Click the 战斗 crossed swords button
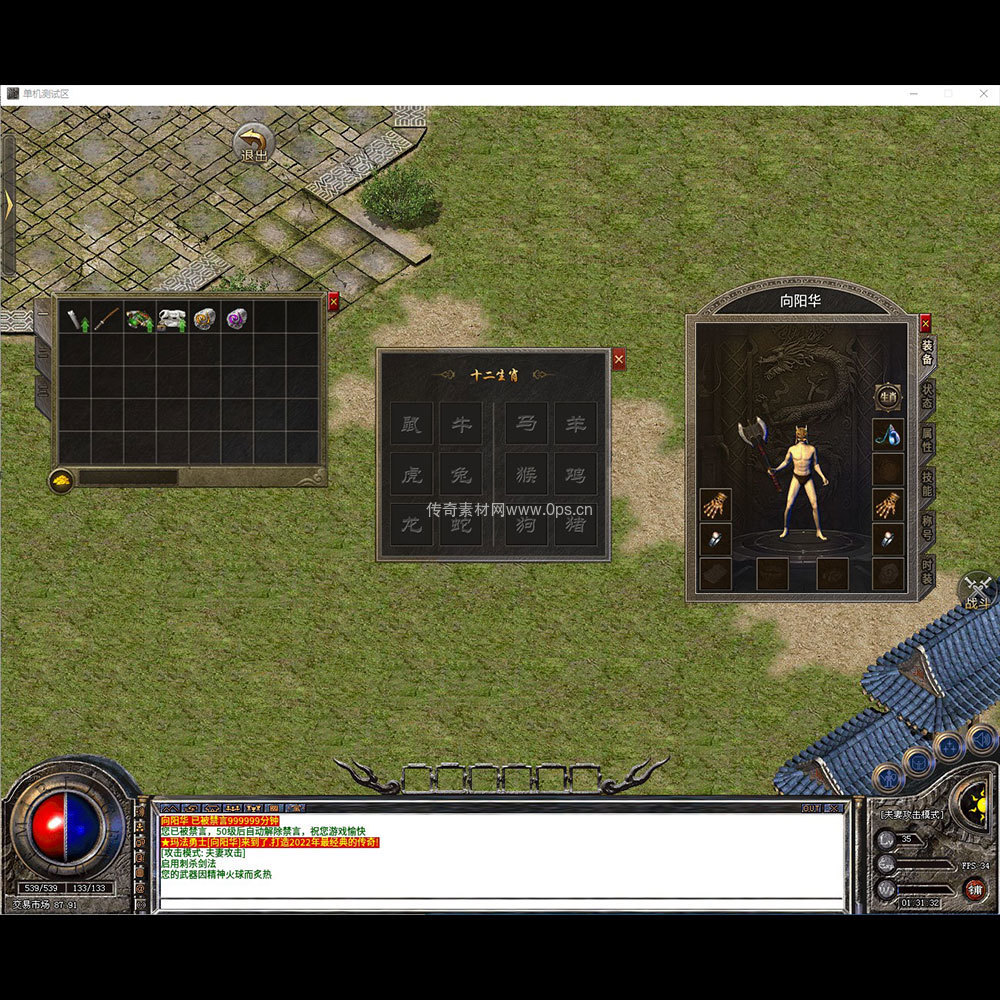The width and height of the screenshot is (1000, 1000). [x=978, y=591]
